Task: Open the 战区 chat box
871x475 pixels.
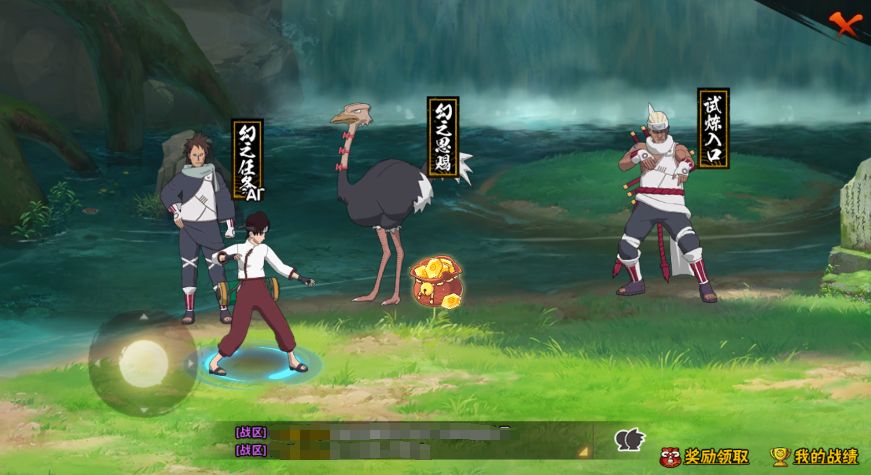Action: pos(400,441)
